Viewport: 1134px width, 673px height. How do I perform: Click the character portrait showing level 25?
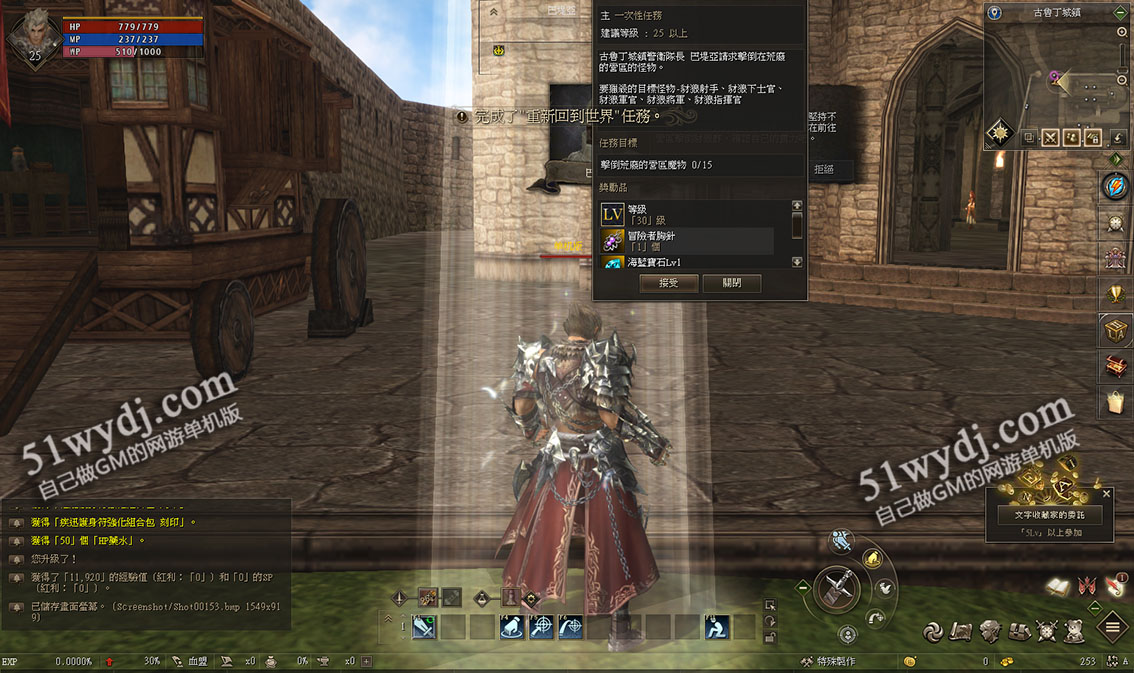coord(32,36)
